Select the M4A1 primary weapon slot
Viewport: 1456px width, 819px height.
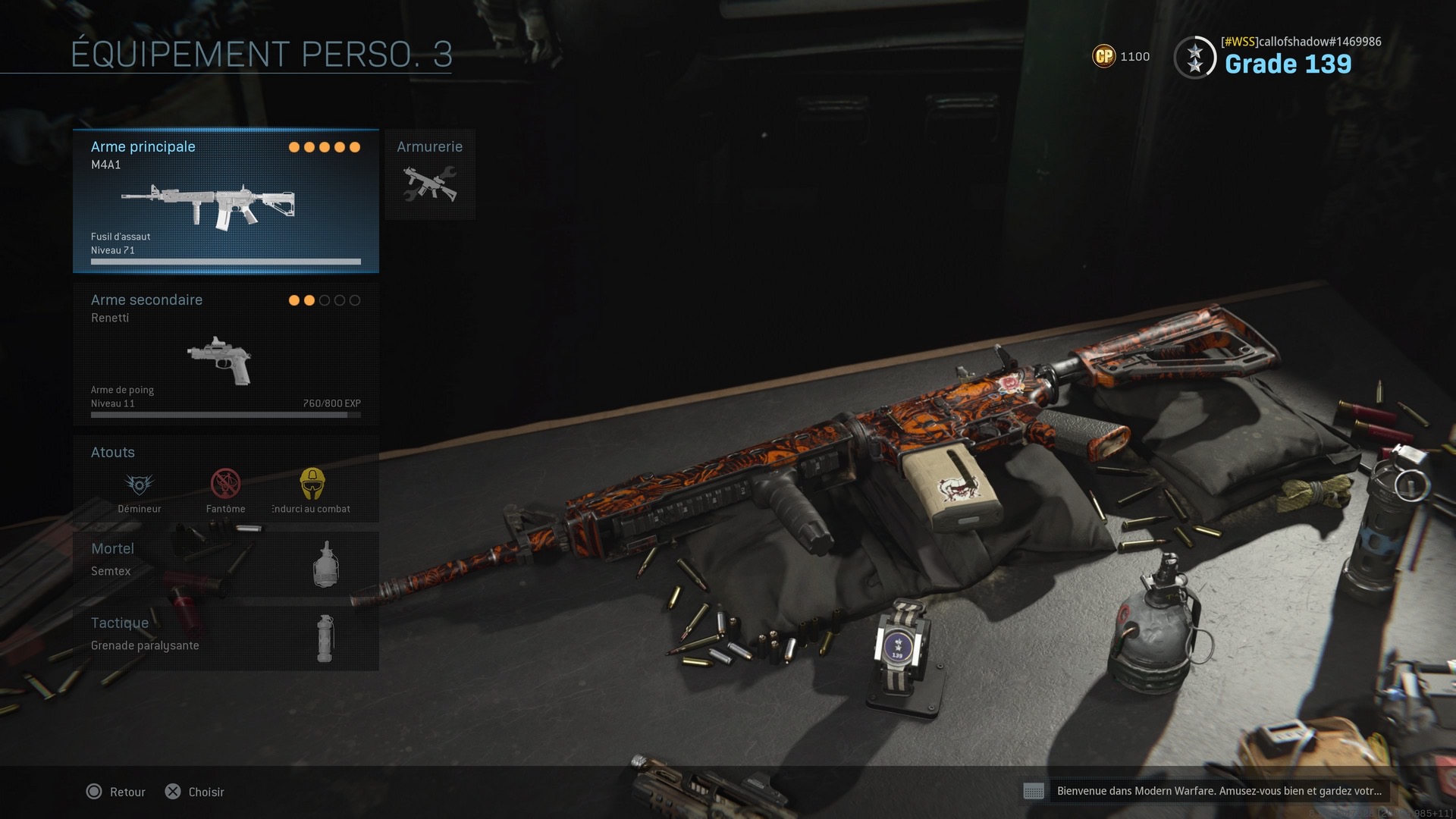point(225,201)
